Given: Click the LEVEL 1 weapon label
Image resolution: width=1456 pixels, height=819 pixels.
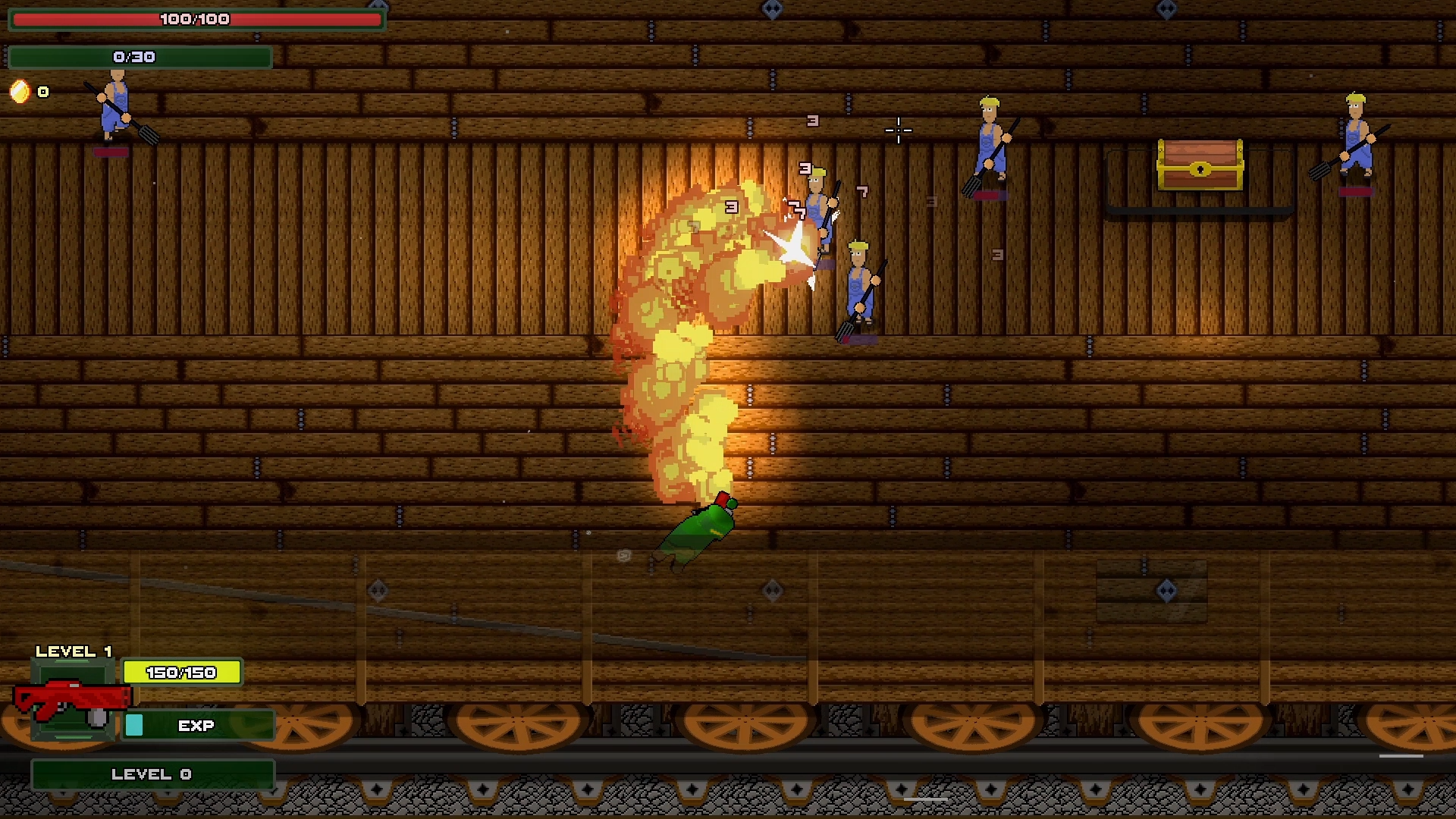Looking at the screenshot, I should click(x=74, y=651).
